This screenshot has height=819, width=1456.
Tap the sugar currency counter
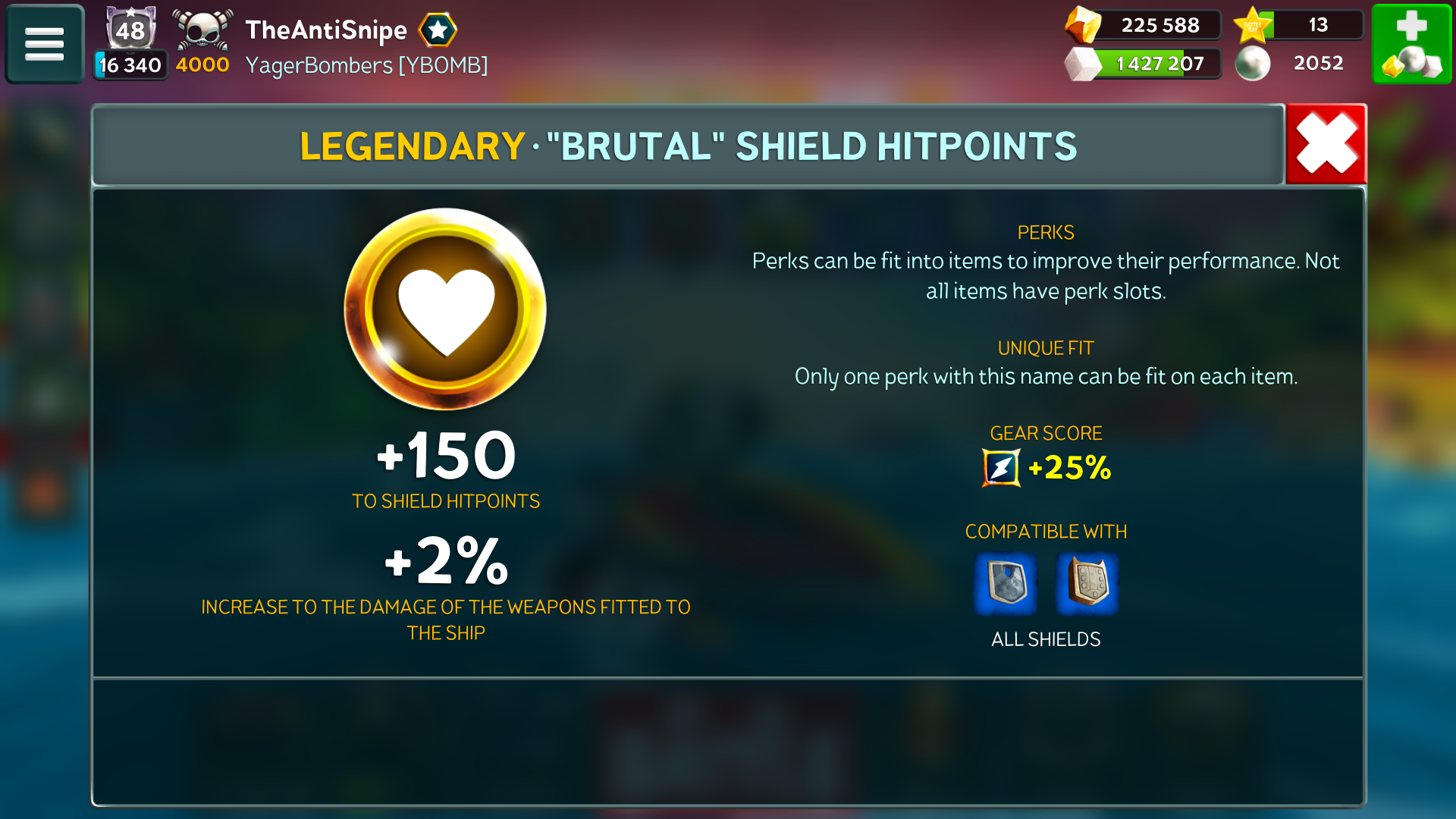coord(1144,64)
